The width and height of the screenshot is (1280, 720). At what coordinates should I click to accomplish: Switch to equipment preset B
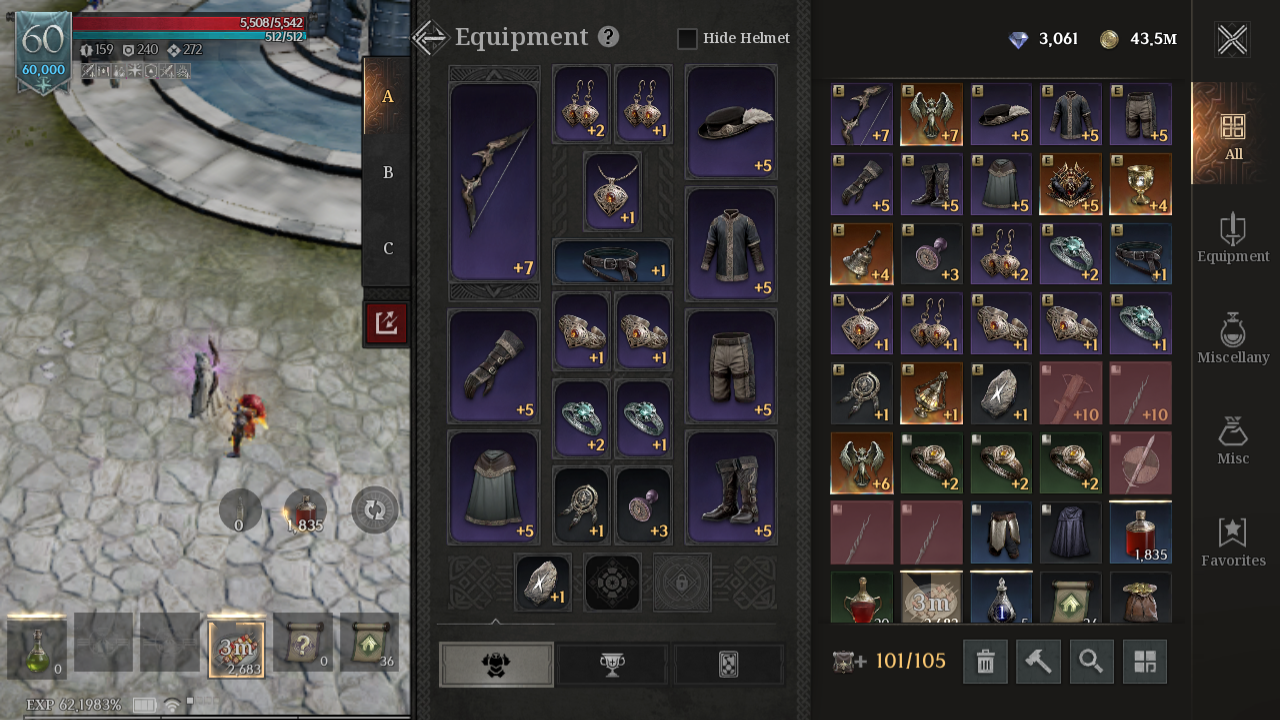pyautogui.click(x=388, y=173)
